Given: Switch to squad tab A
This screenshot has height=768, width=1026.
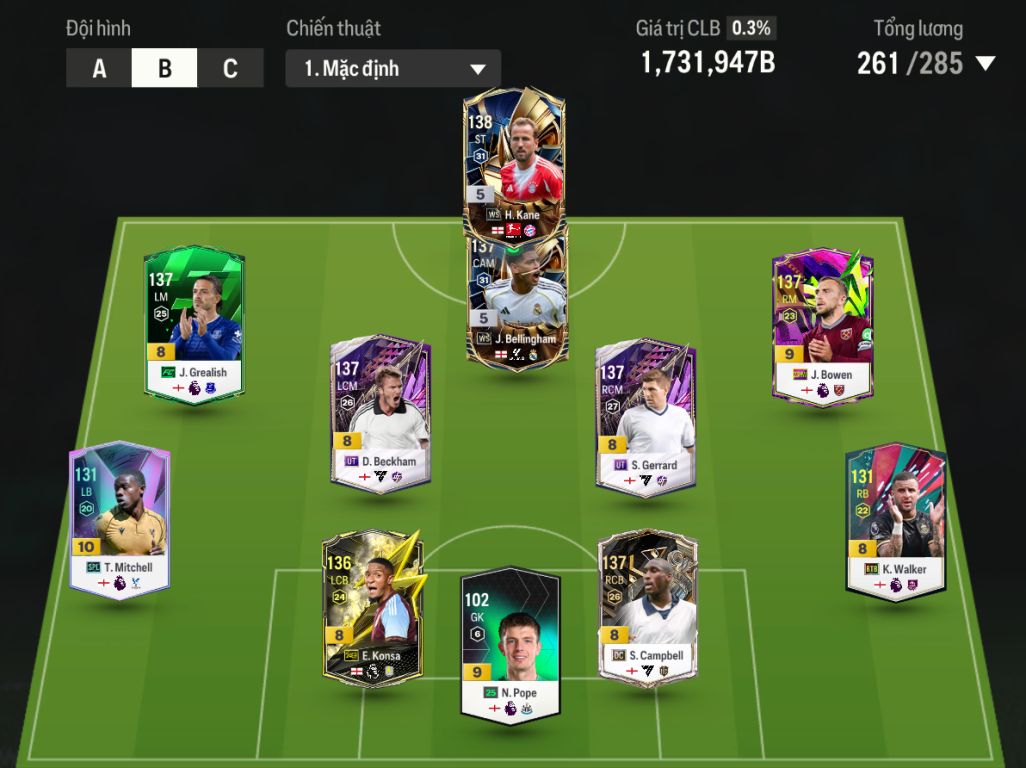Looking at the screenshot, I should click(99, 68).
